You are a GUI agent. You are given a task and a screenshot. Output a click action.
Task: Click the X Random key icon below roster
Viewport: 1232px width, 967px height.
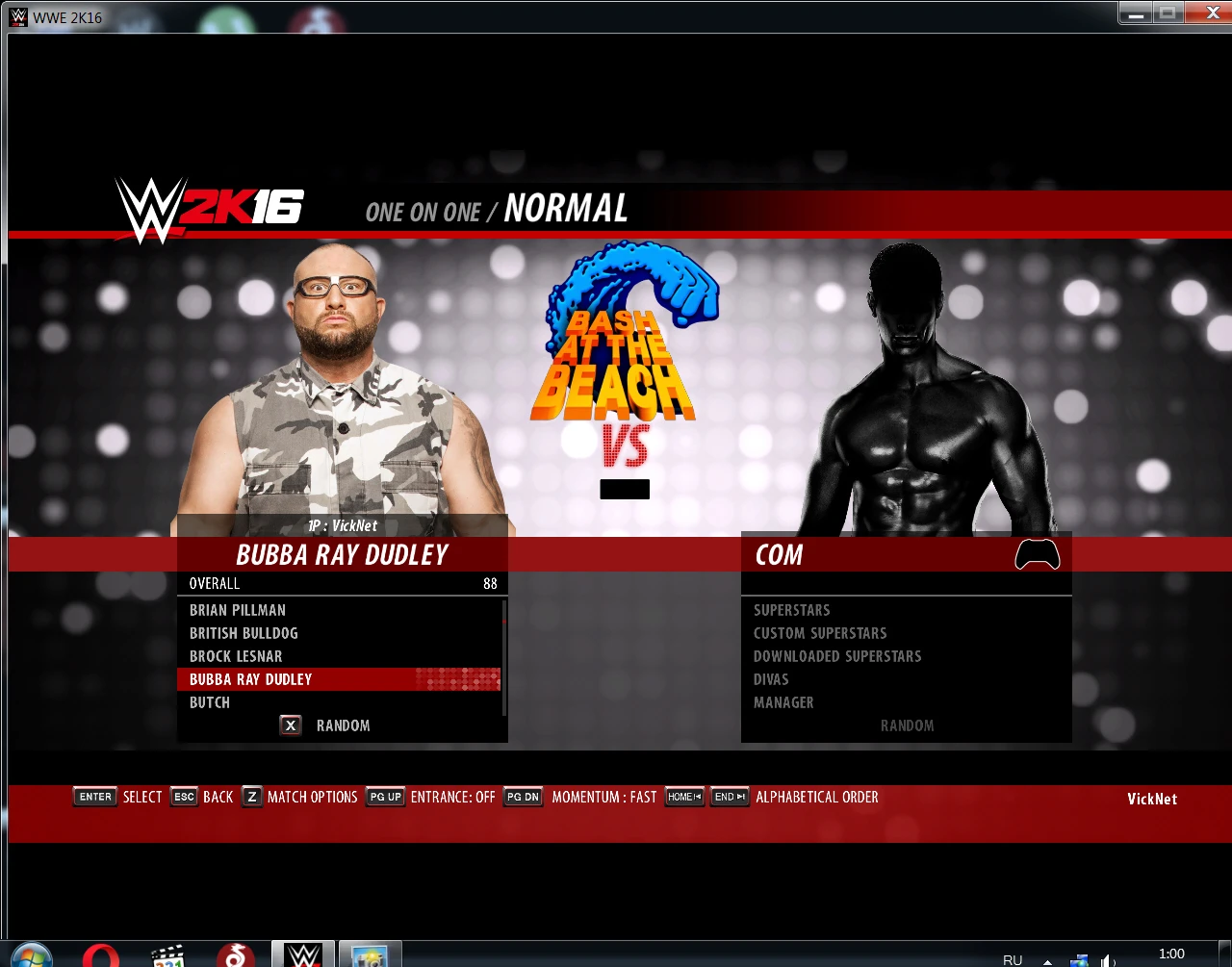pyautogui.click(x=290, y=725)
